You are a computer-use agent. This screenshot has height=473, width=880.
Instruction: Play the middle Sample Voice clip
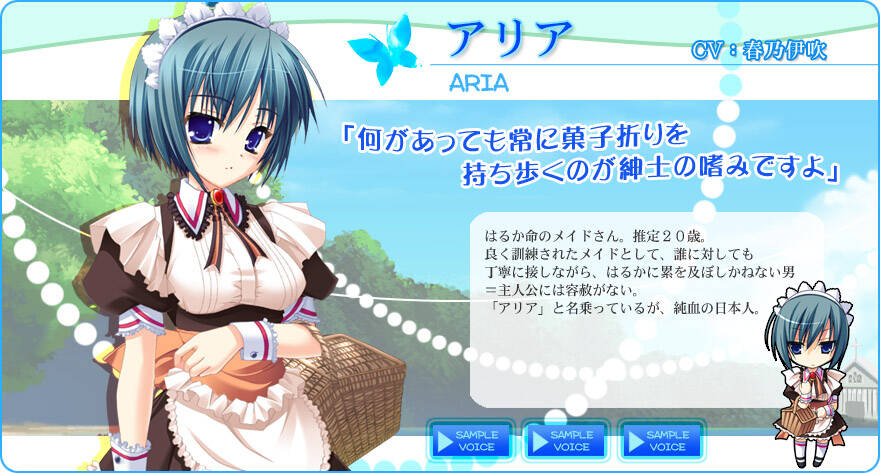(x=565, y=441)
